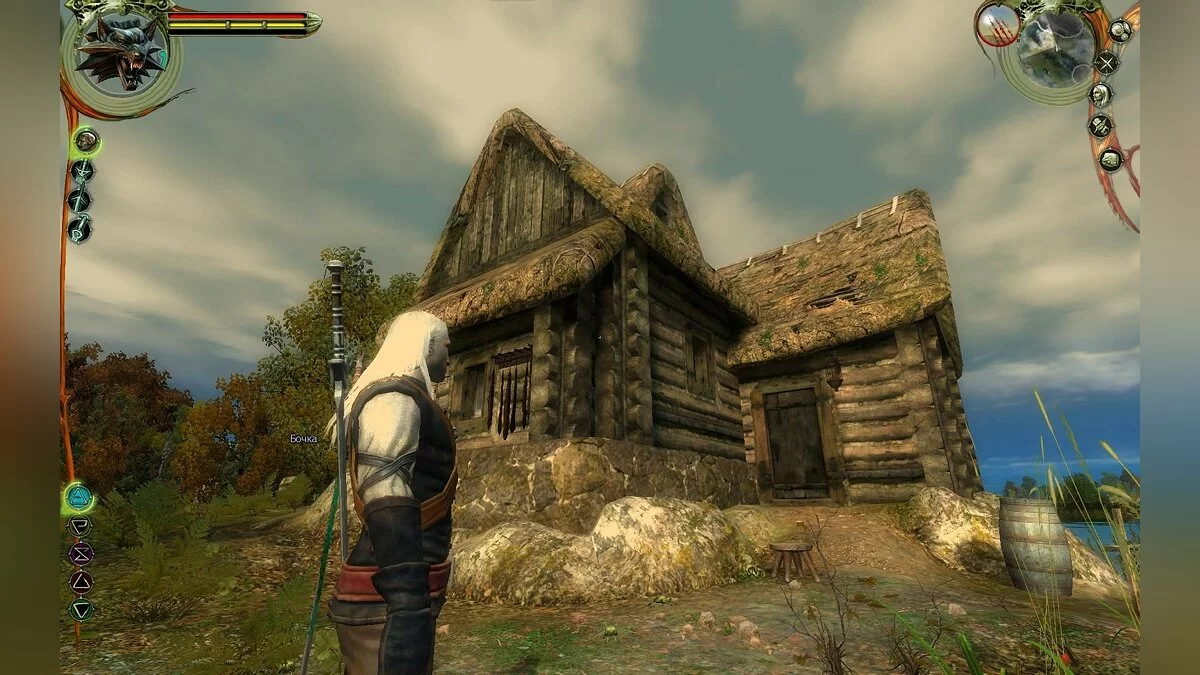
Task: Select the highlighted fist combat icon
Action: (86, 141)
